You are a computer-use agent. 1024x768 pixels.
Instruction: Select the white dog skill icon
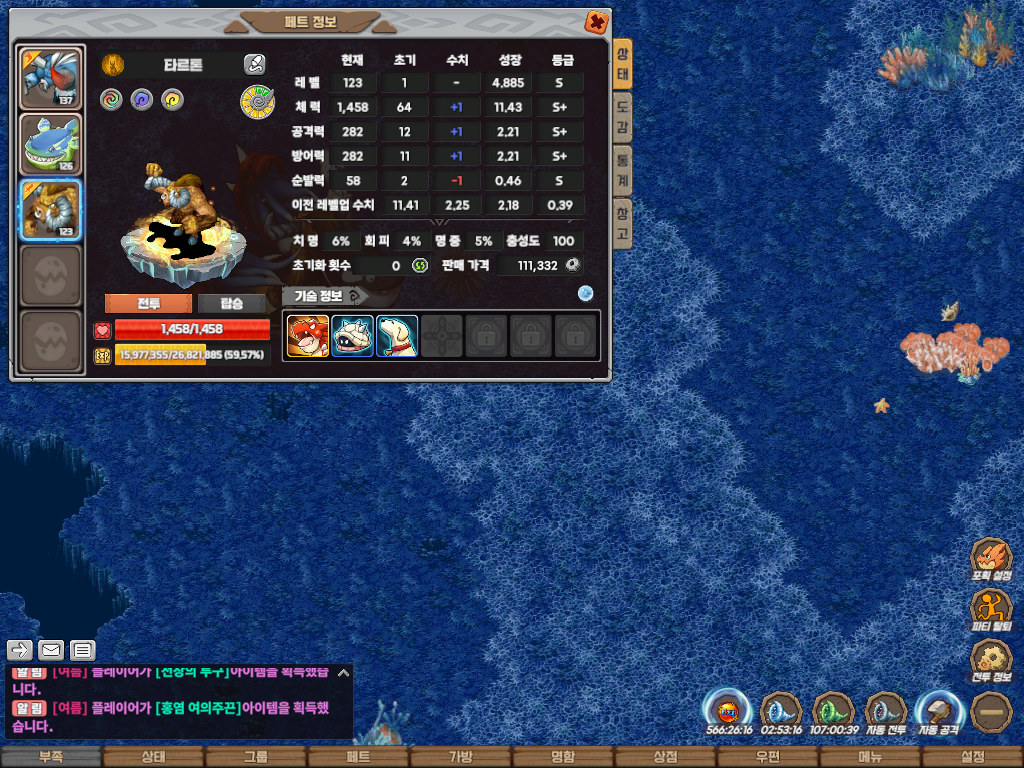click(397, 336)
